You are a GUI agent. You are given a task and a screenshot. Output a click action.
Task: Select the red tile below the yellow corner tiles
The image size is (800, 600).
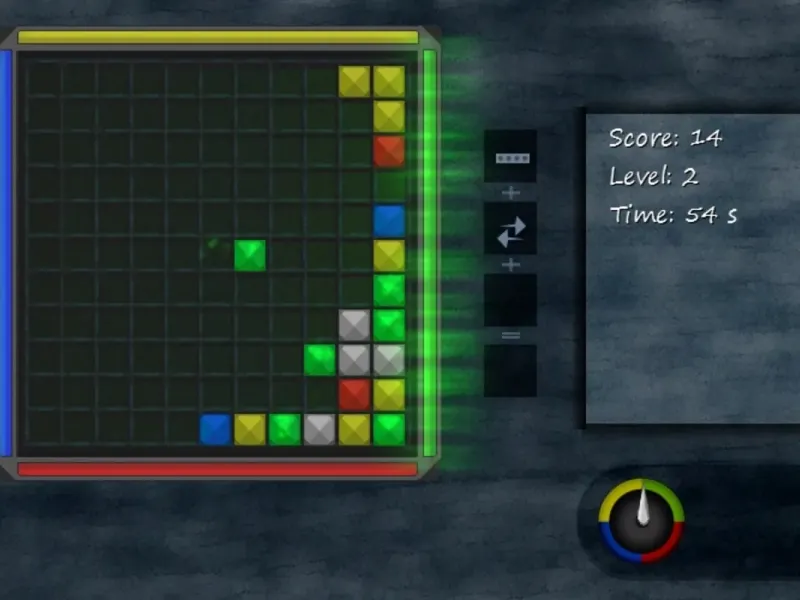(389, 151)
